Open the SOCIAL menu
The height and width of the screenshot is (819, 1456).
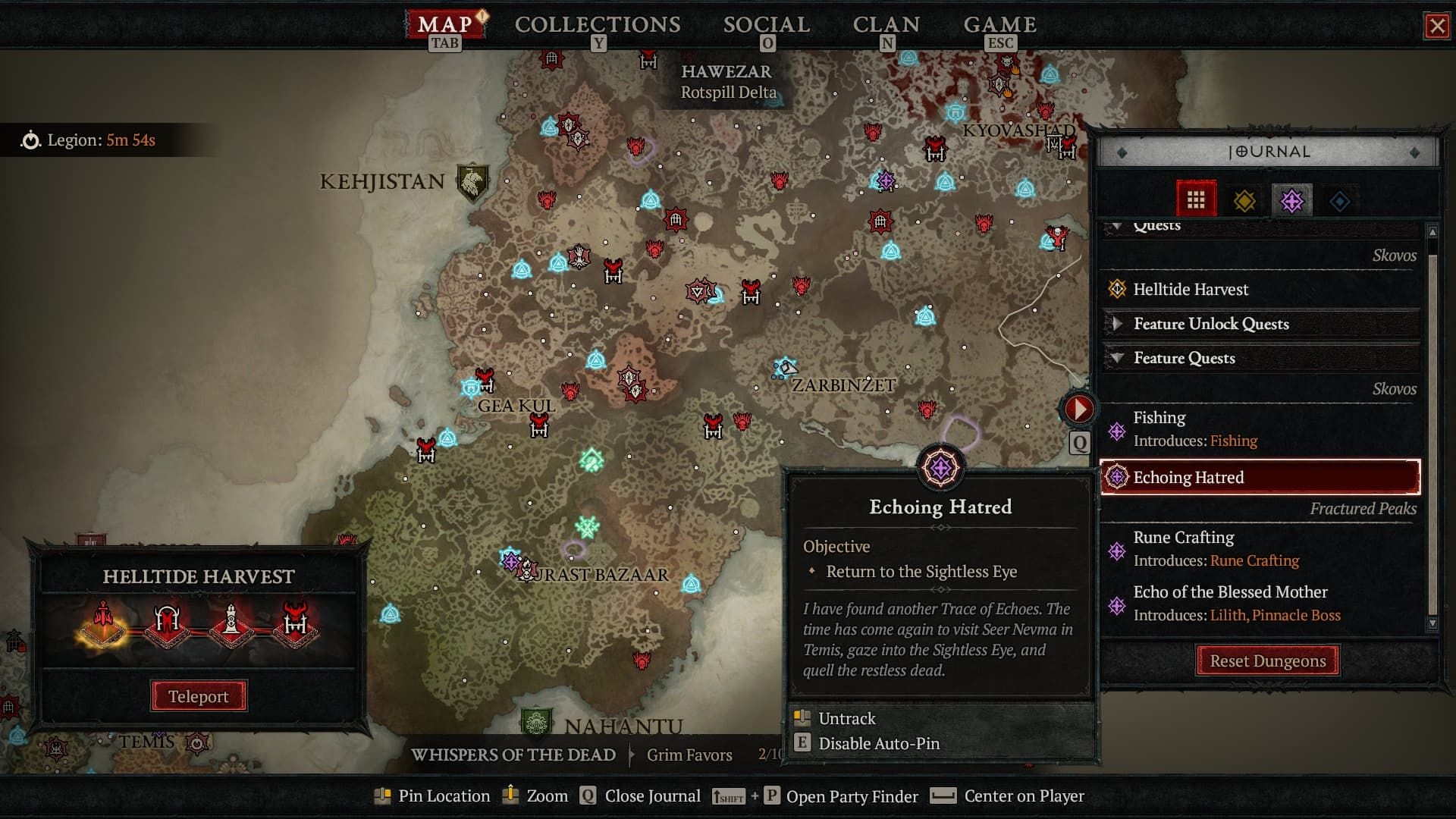pos(766,24)
